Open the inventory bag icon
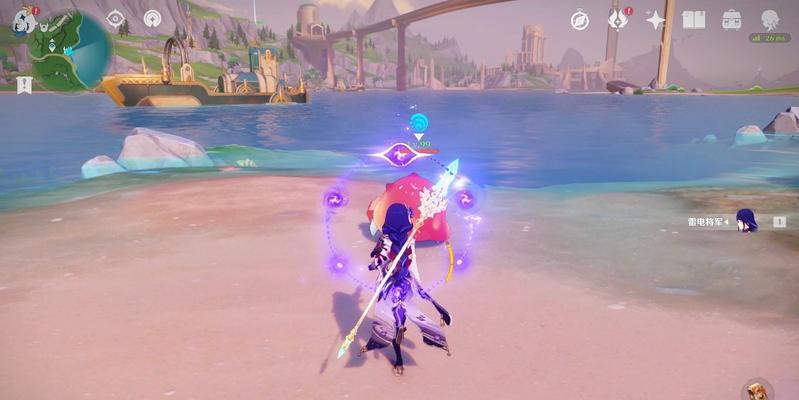The height and width of the screenshot is (400, 799). 732,20
